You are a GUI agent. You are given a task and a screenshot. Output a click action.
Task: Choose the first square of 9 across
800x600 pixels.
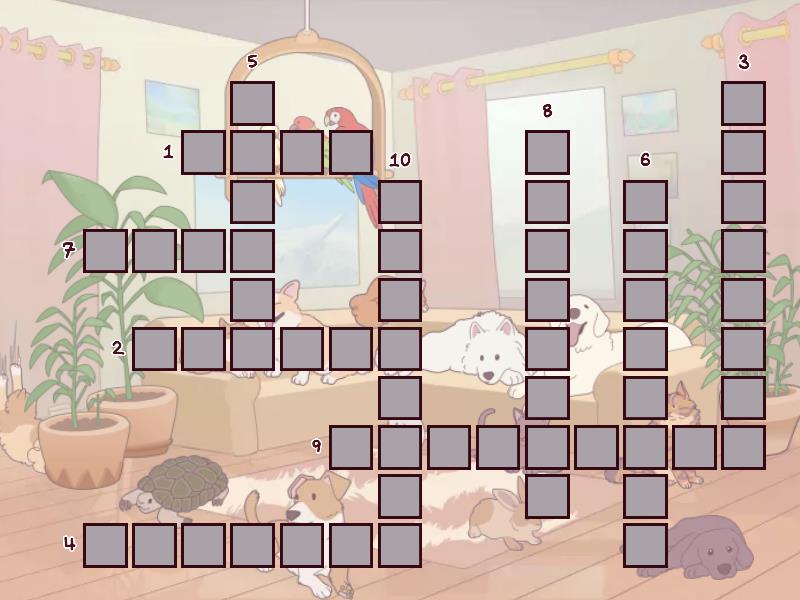click(350, 446)
